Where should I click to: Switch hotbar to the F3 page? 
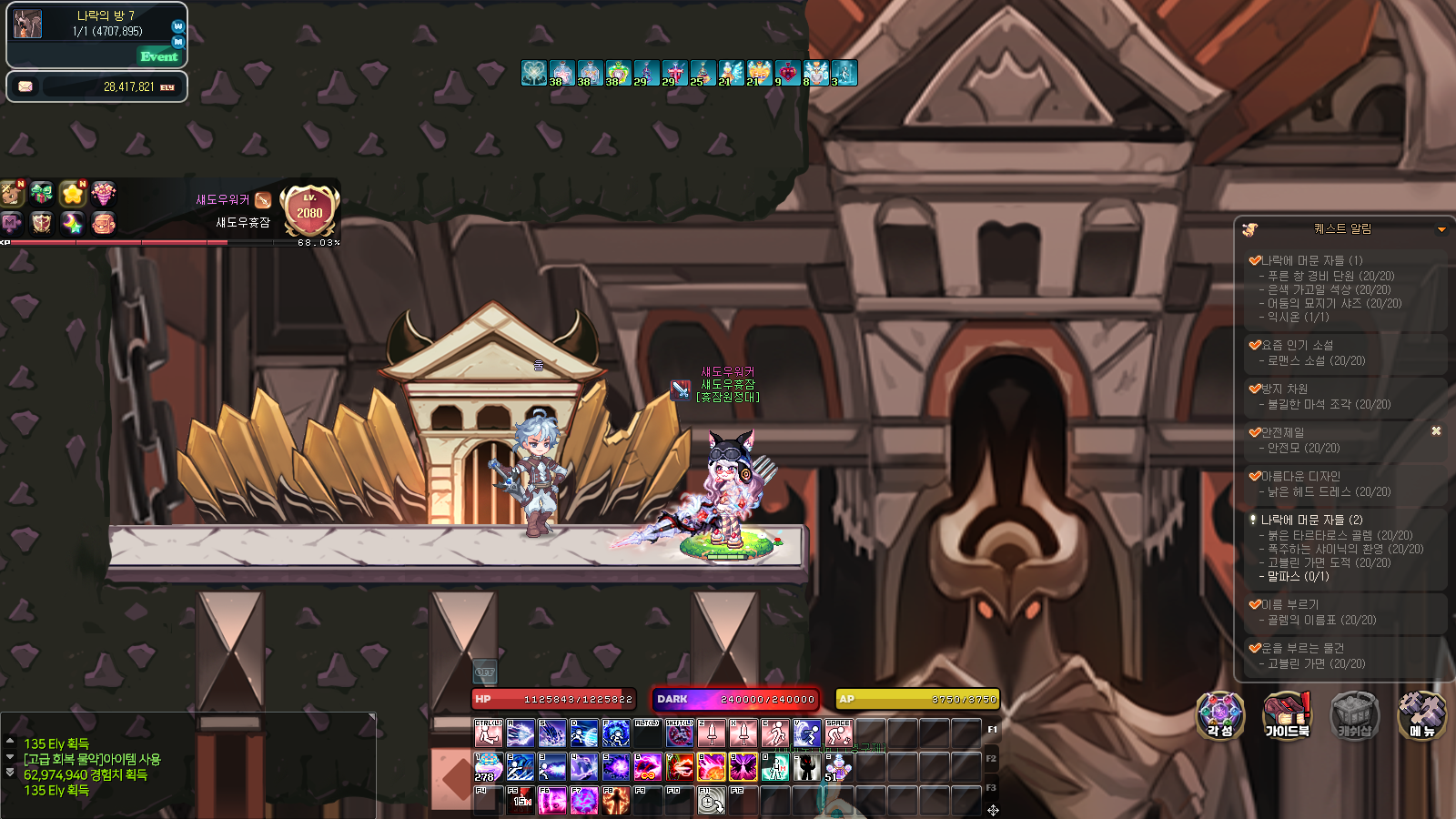click(x=991, y=787)
